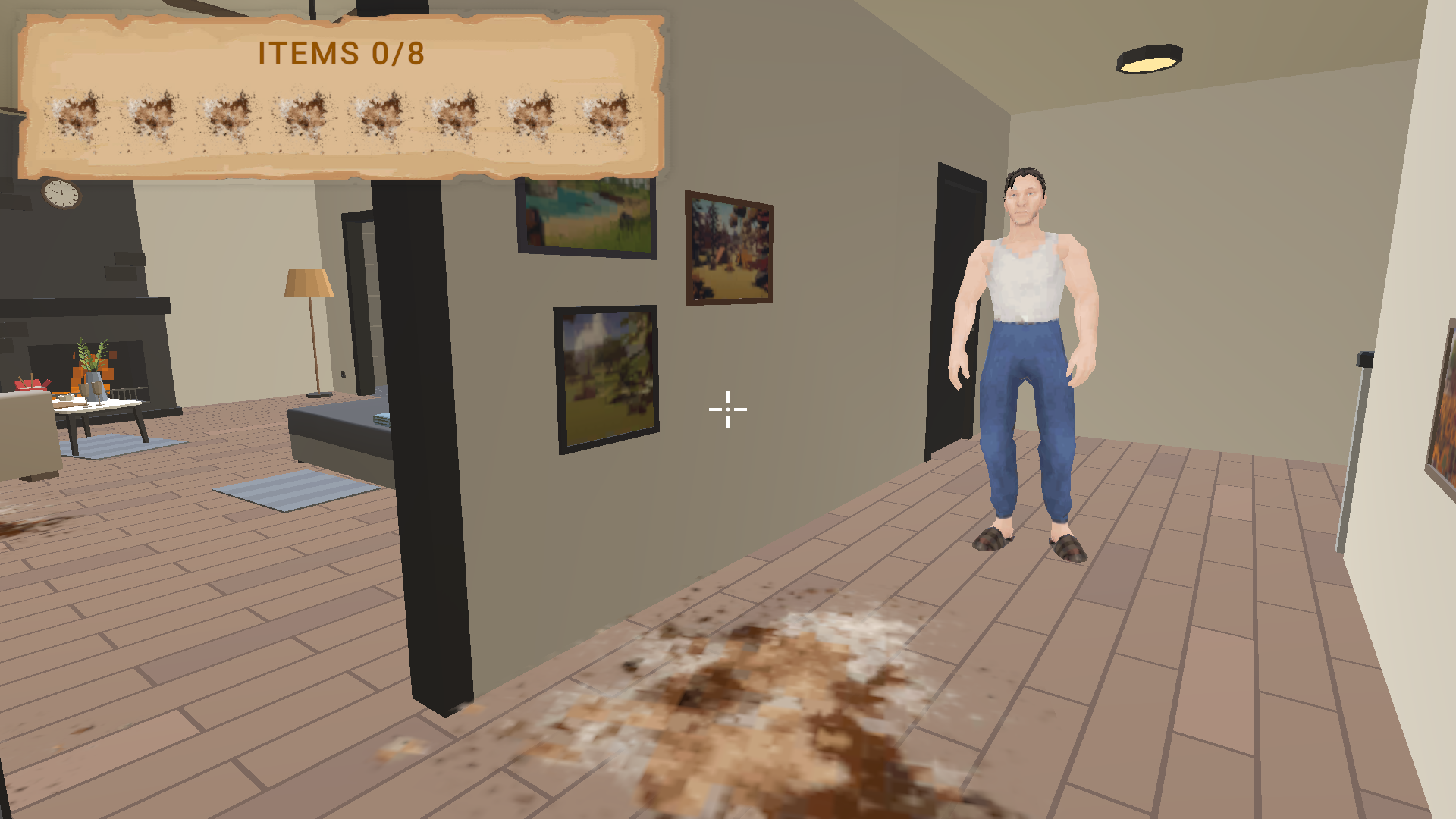Click the campsite painting near the door
Viewport: 1456px width, 819px height.
click(x=730, y=249)
